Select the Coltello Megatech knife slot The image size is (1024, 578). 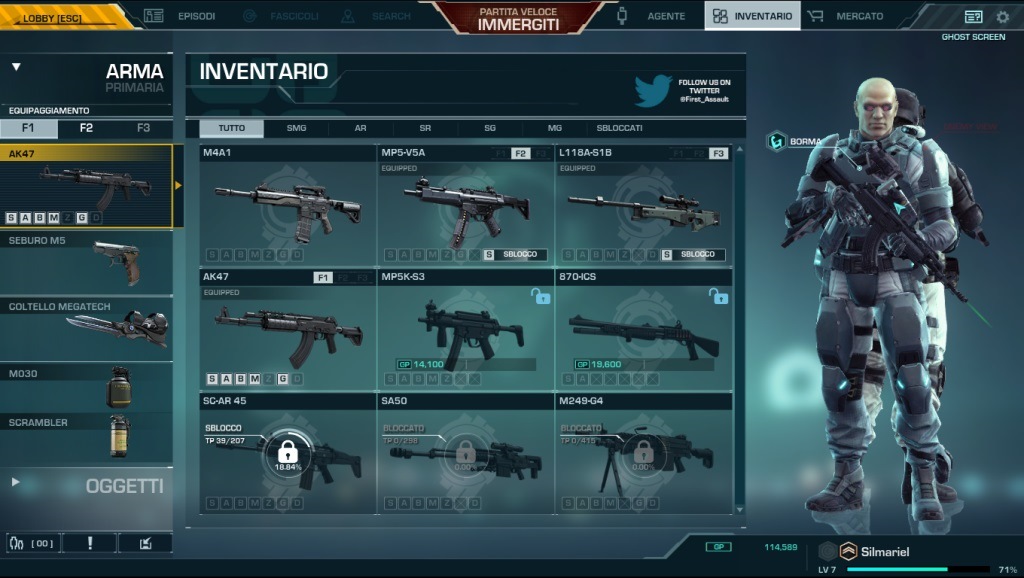tap(86, 329)
